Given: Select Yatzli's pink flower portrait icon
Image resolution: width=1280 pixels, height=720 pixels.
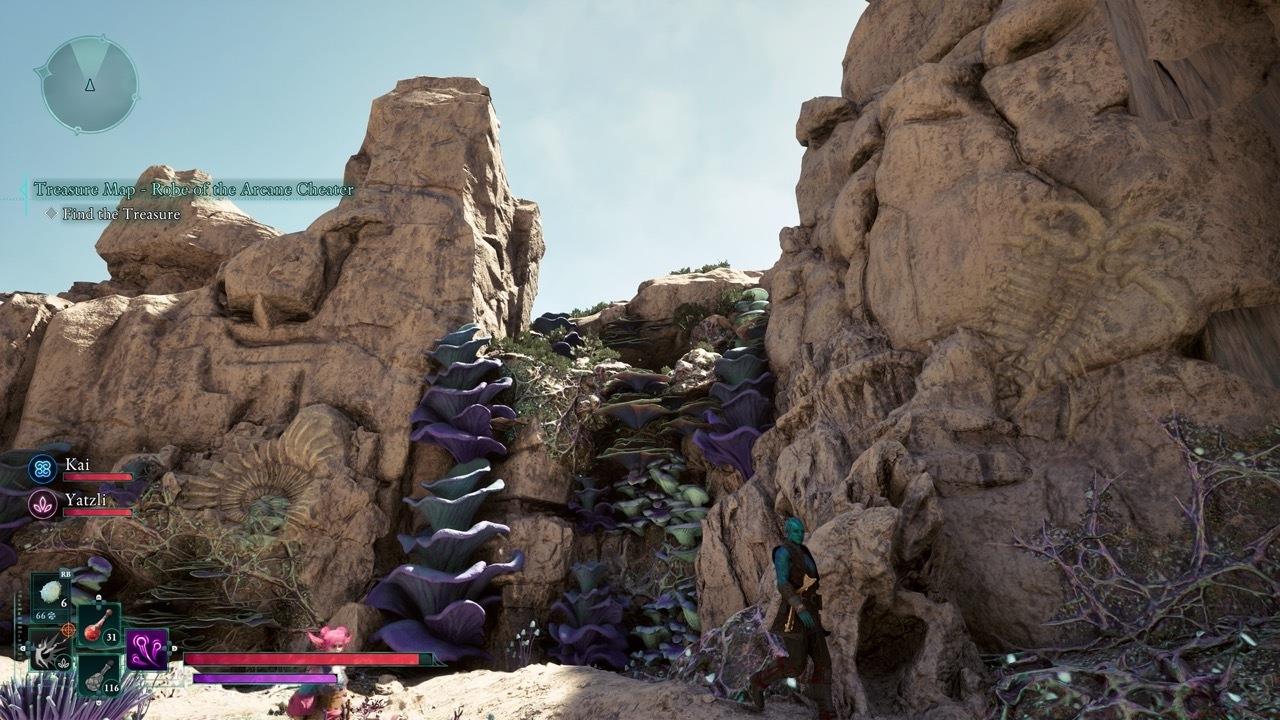Looking at the screenshot, I should tap(41, 504).
